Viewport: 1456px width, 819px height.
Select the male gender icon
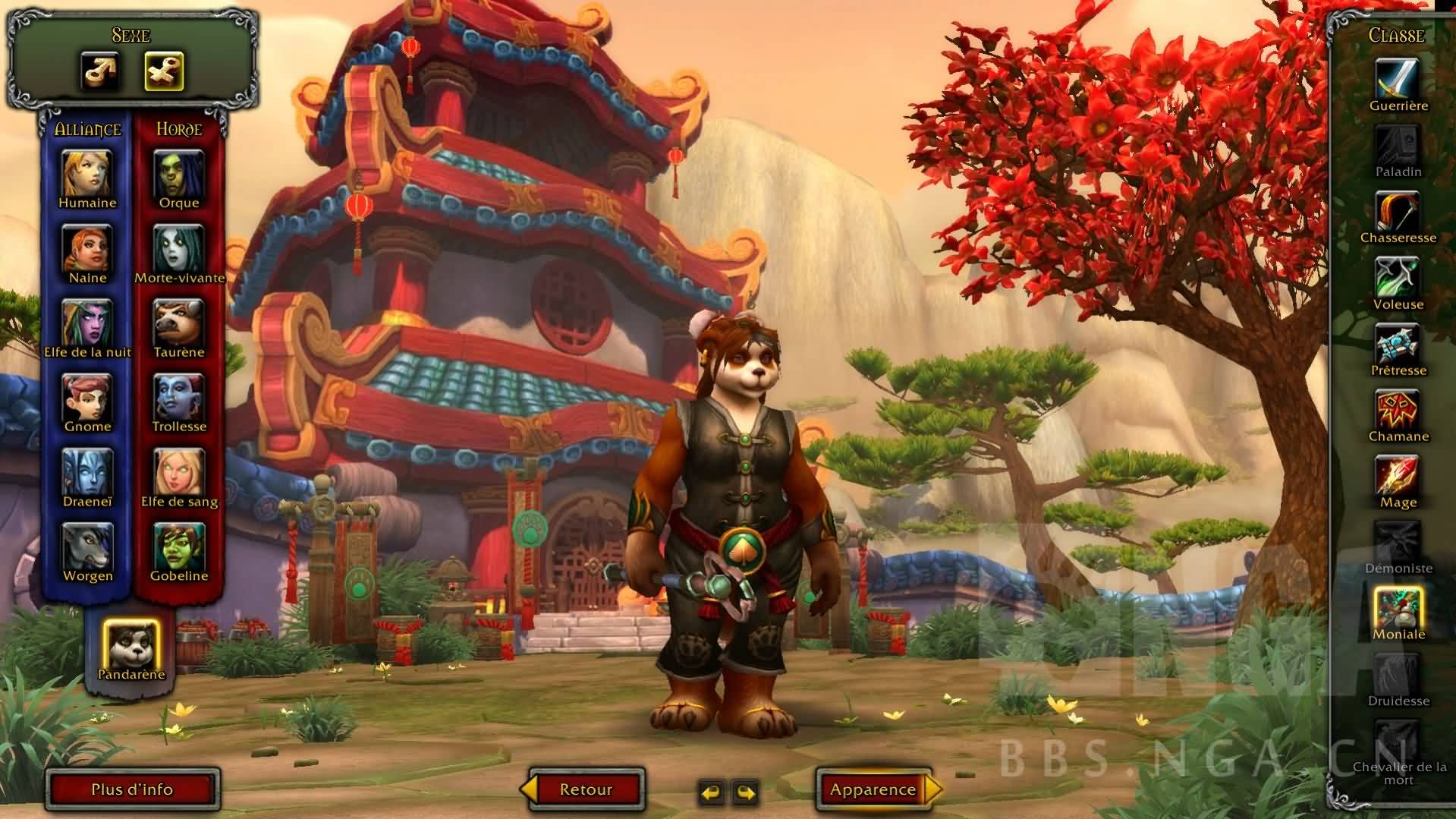(x=100, y=71)
